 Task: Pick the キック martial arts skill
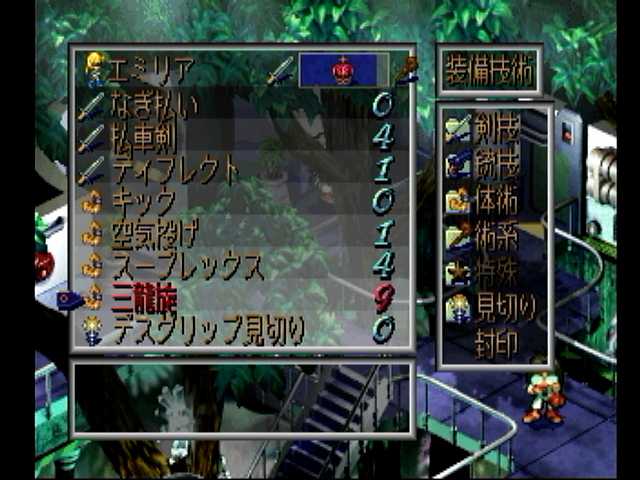[x=145, y=201]
